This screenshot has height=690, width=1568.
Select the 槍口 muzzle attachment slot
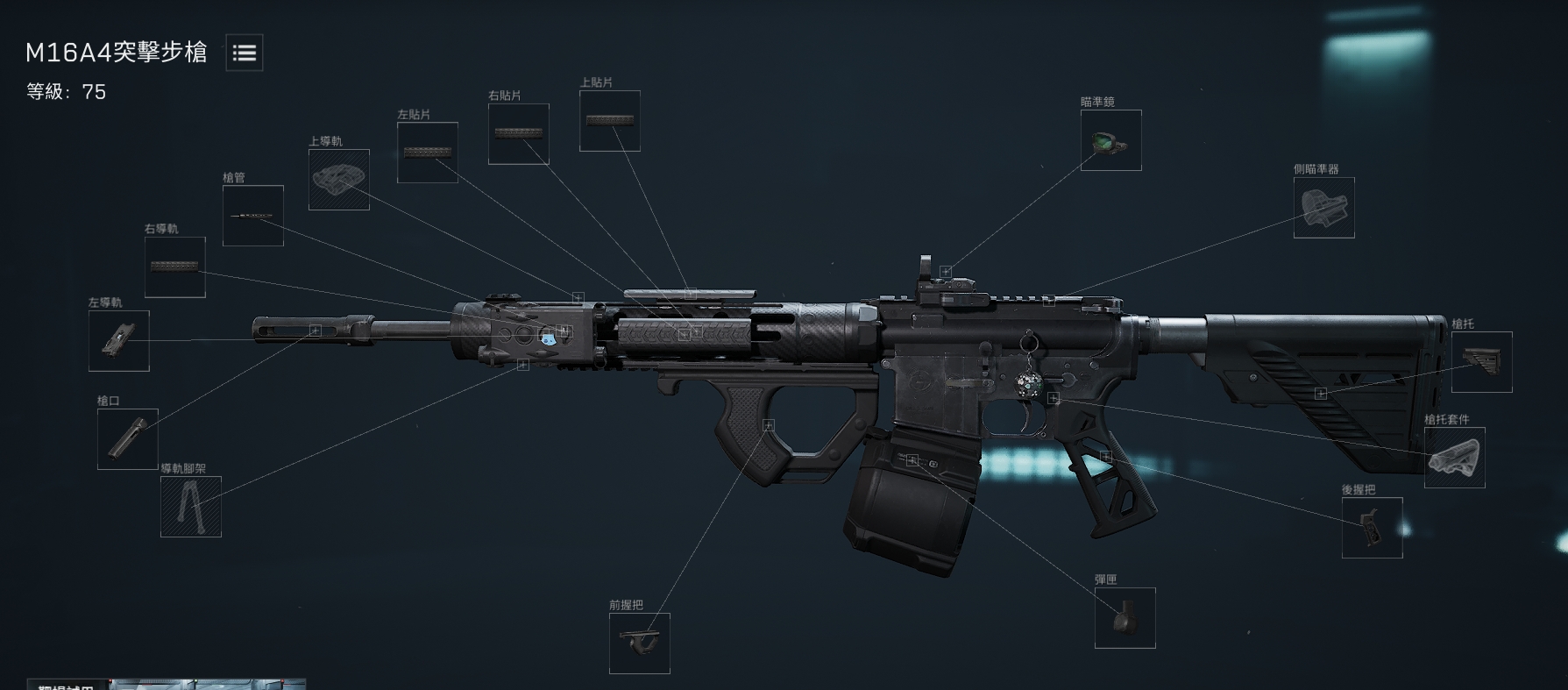[127, 439]
